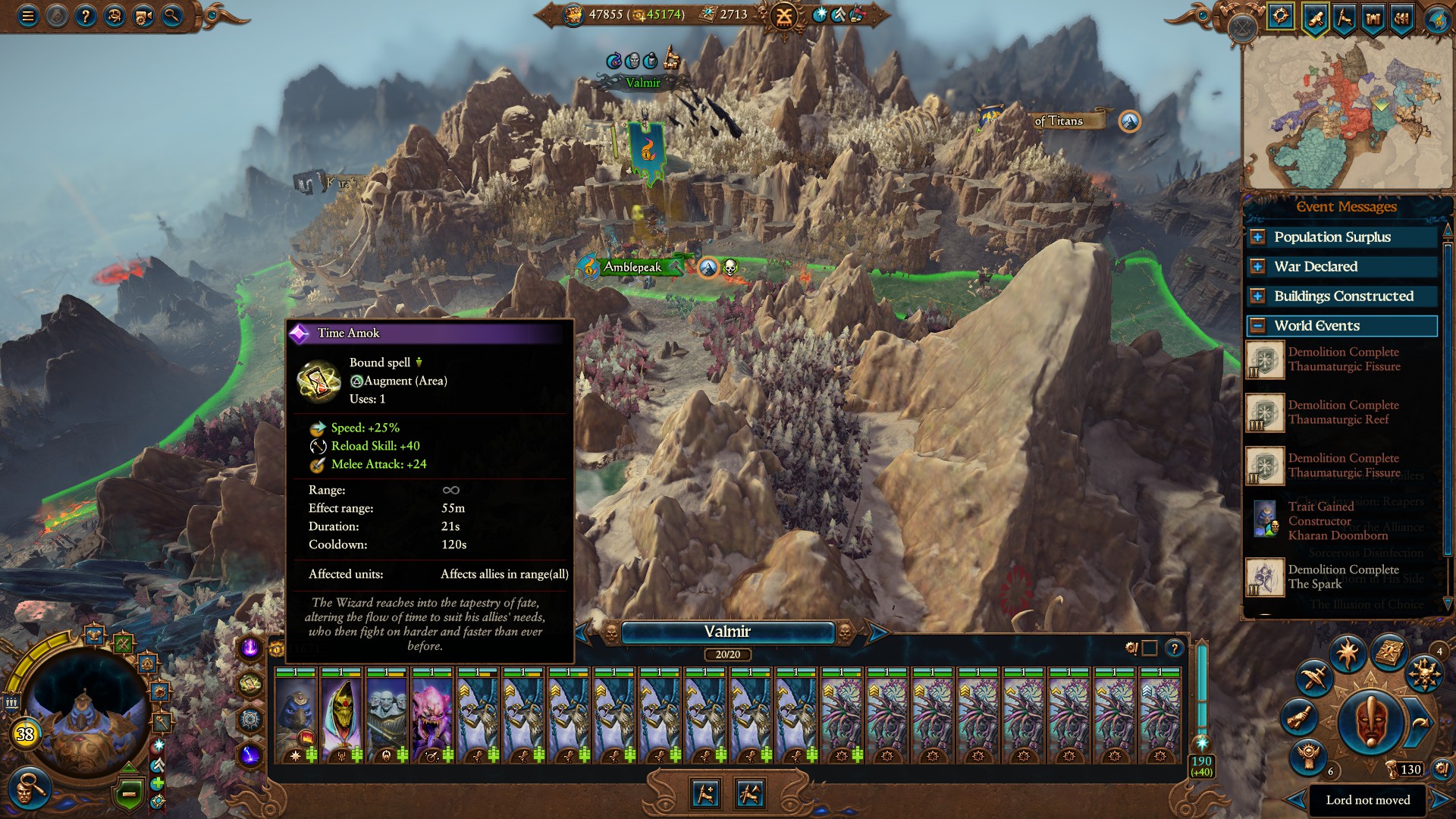
Task: Open the spellbook icon button
Action: (1389, 652)
